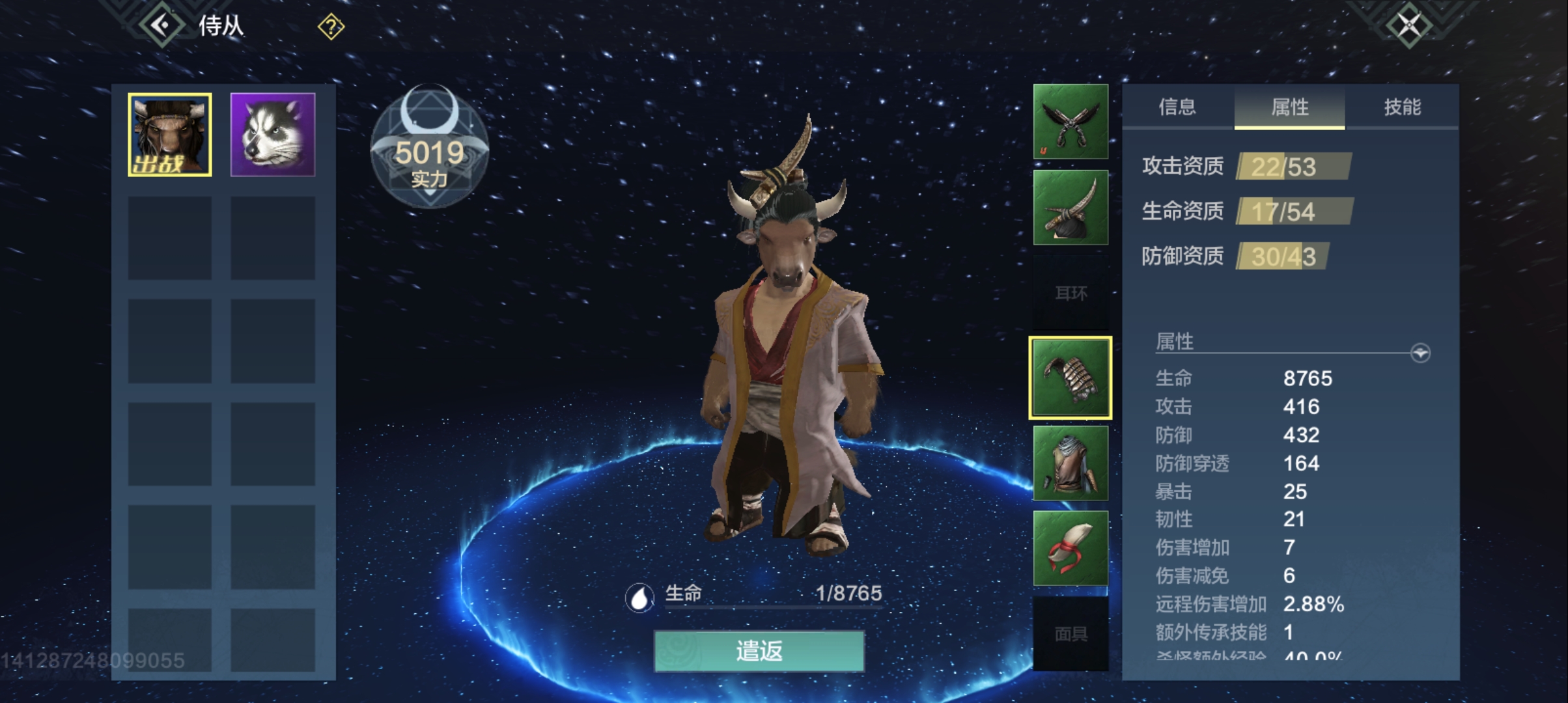
Task: Open the red-ribboned cloth equipment slot
Action: (1070, 549)
